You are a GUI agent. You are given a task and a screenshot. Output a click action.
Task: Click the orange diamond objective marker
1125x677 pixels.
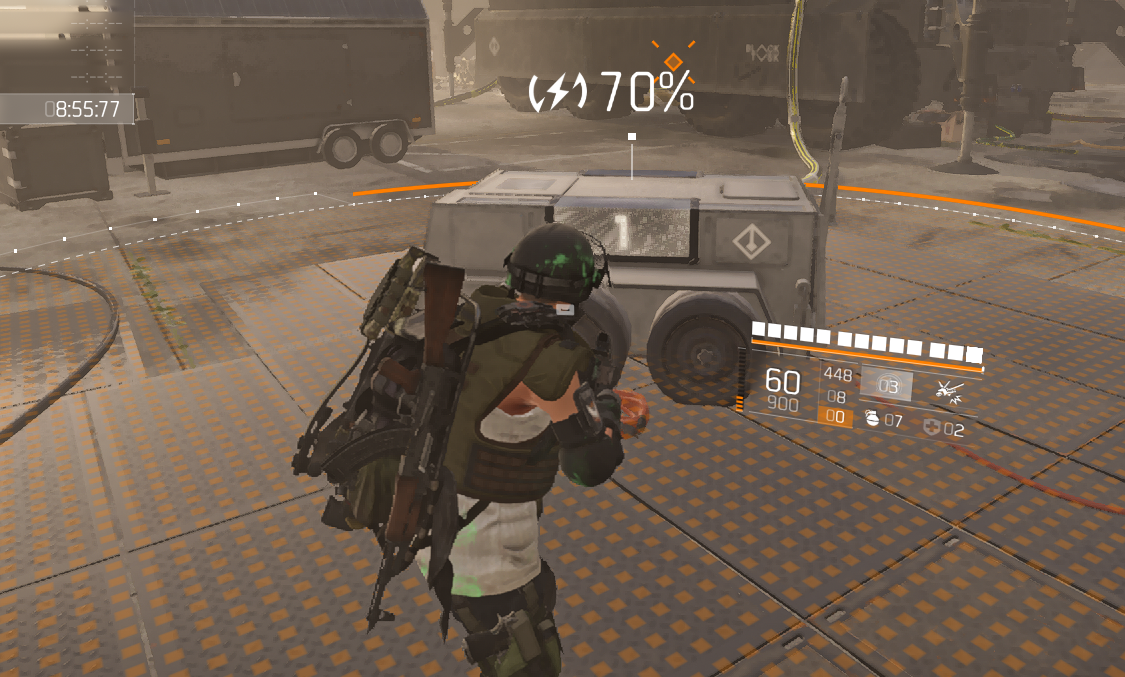point(674,61)
